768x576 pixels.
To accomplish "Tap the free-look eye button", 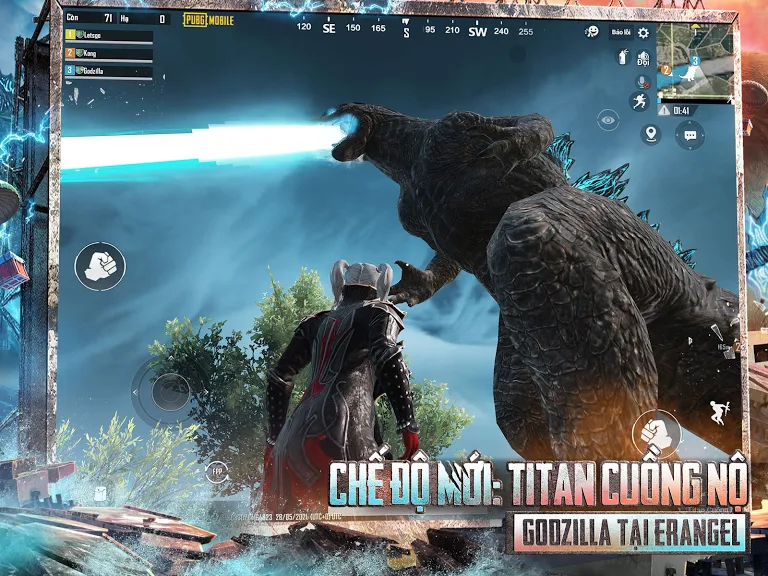I will pos(607,119).
